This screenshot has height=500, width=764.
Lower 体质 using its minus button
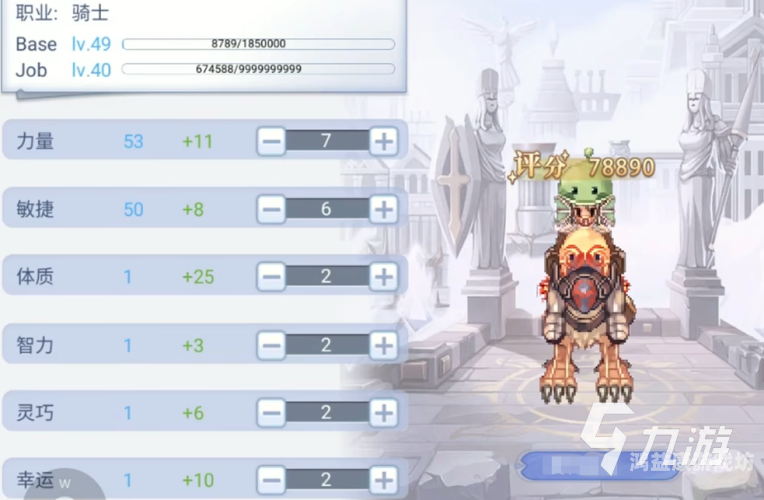(x=271, y=277)
